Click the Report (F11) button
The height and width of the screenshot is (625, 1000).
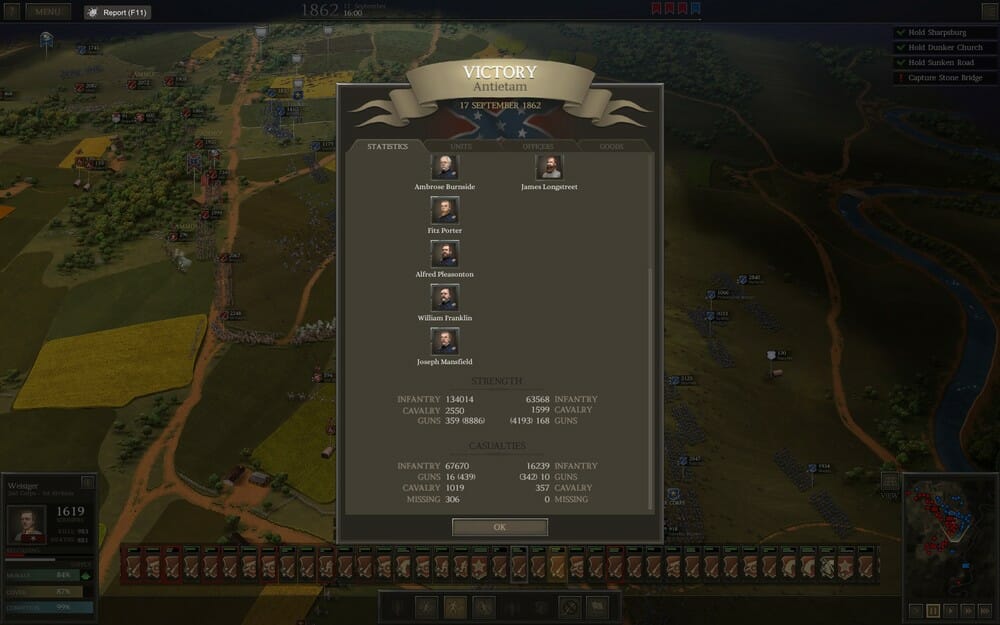click(117, 13)
